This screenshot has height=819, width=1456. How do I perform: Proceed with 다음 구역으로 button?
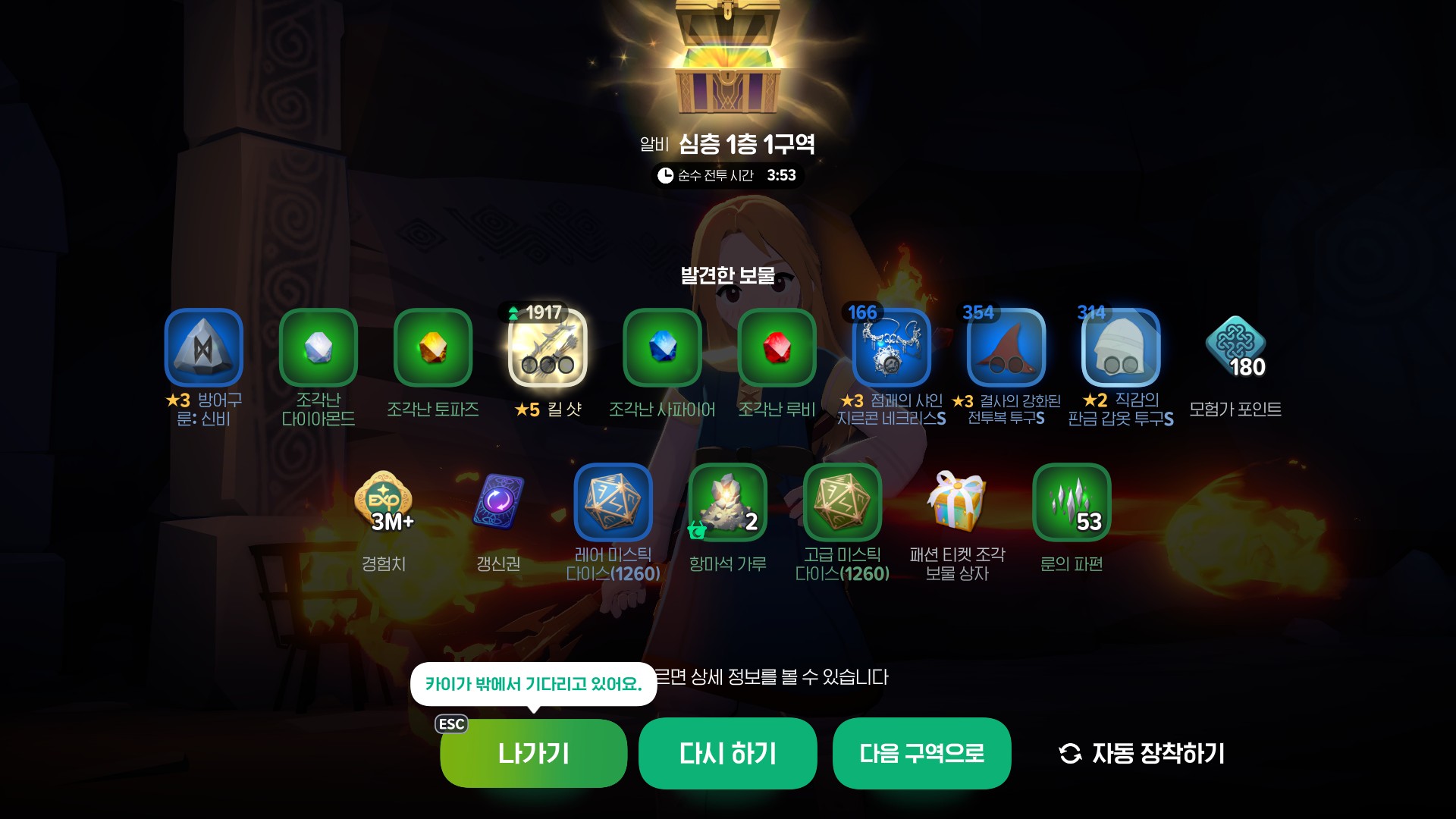click(x=921, y=753)
